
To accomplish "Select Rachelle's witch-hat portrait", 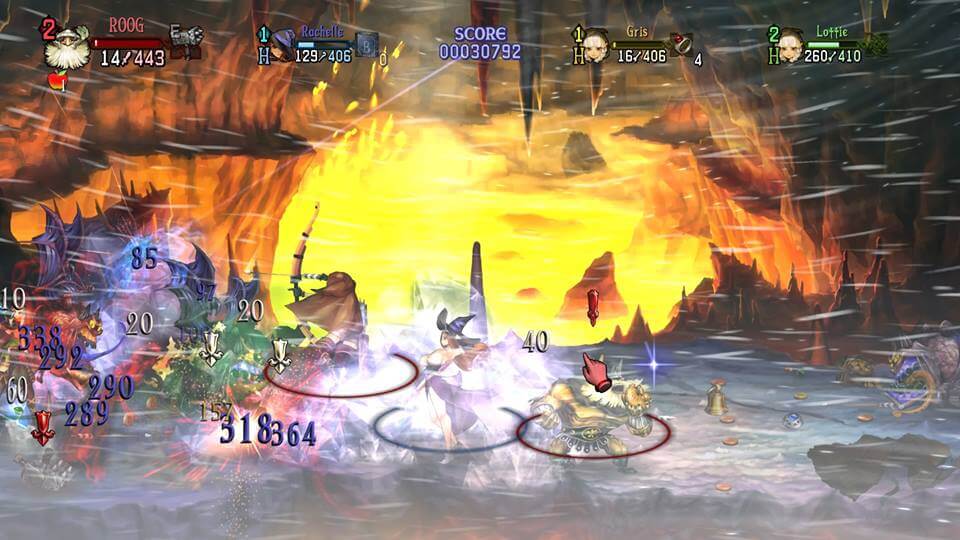I will tap(284, 44).
